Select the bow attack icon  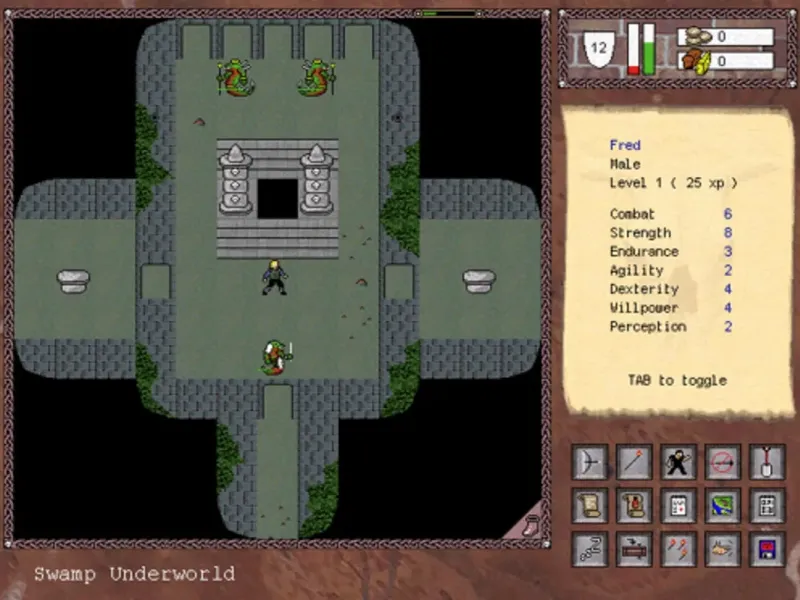coord(589,462)
